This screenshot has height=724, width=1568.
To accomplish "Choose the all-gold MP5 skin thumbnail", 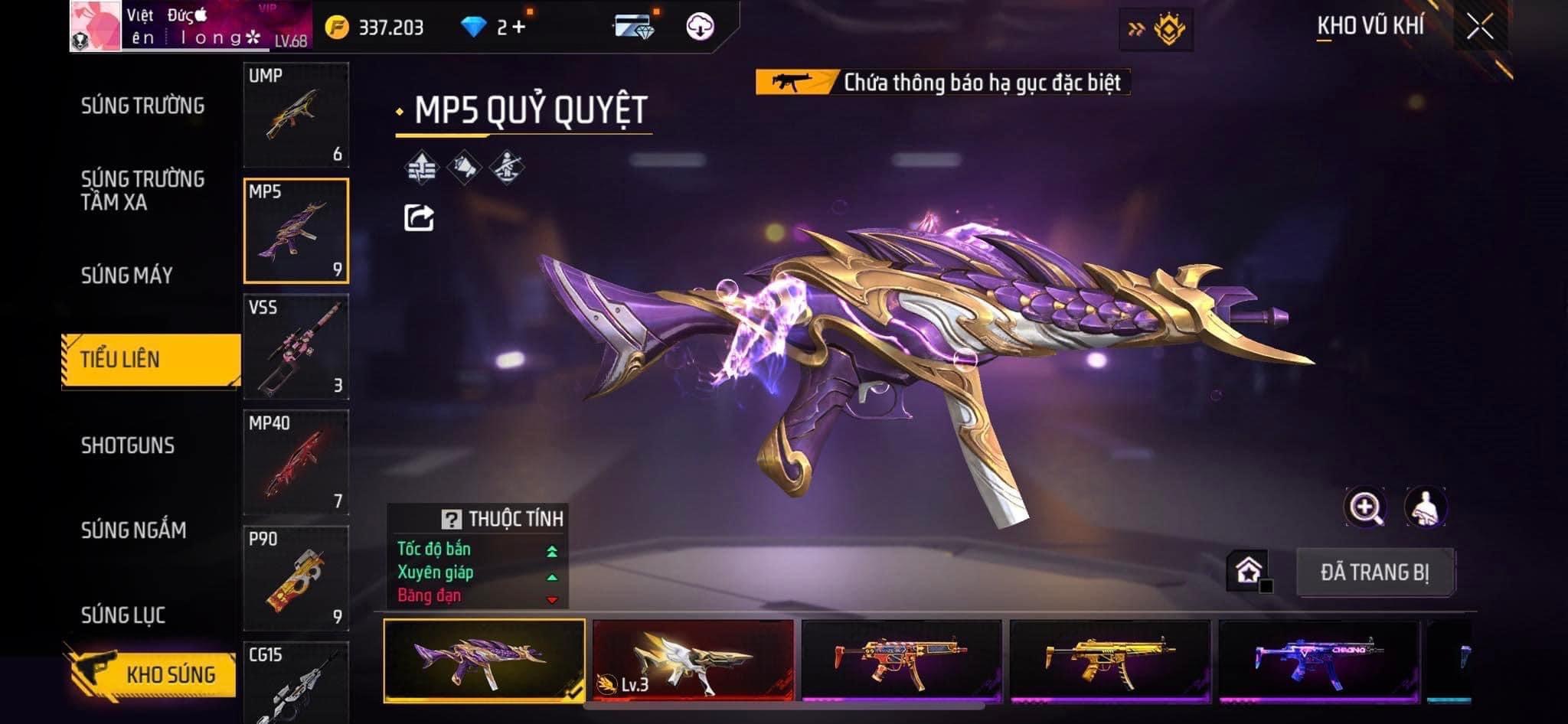I will [1109, 660].
